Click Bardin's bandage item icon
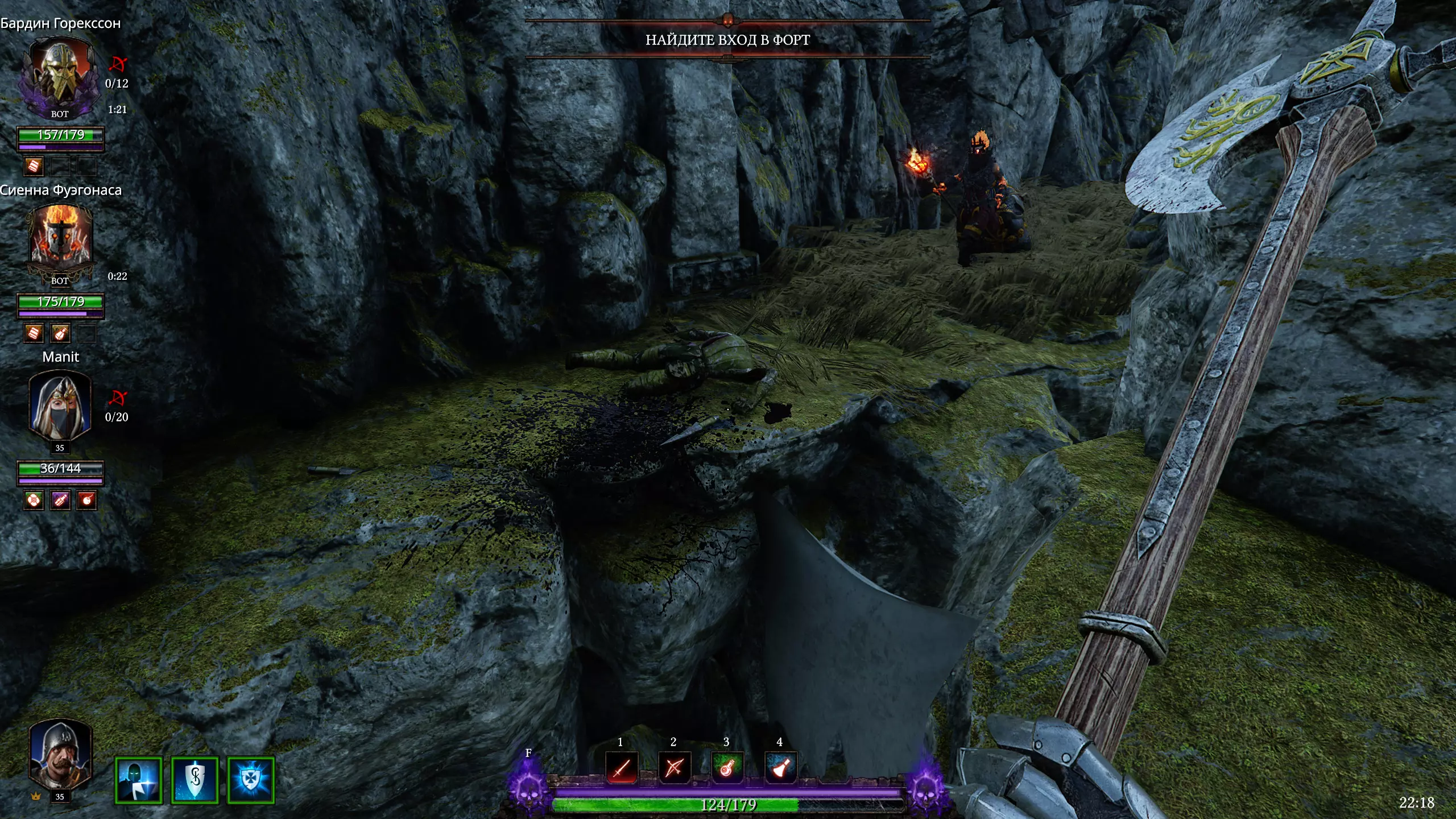 [x=34, y=166]
